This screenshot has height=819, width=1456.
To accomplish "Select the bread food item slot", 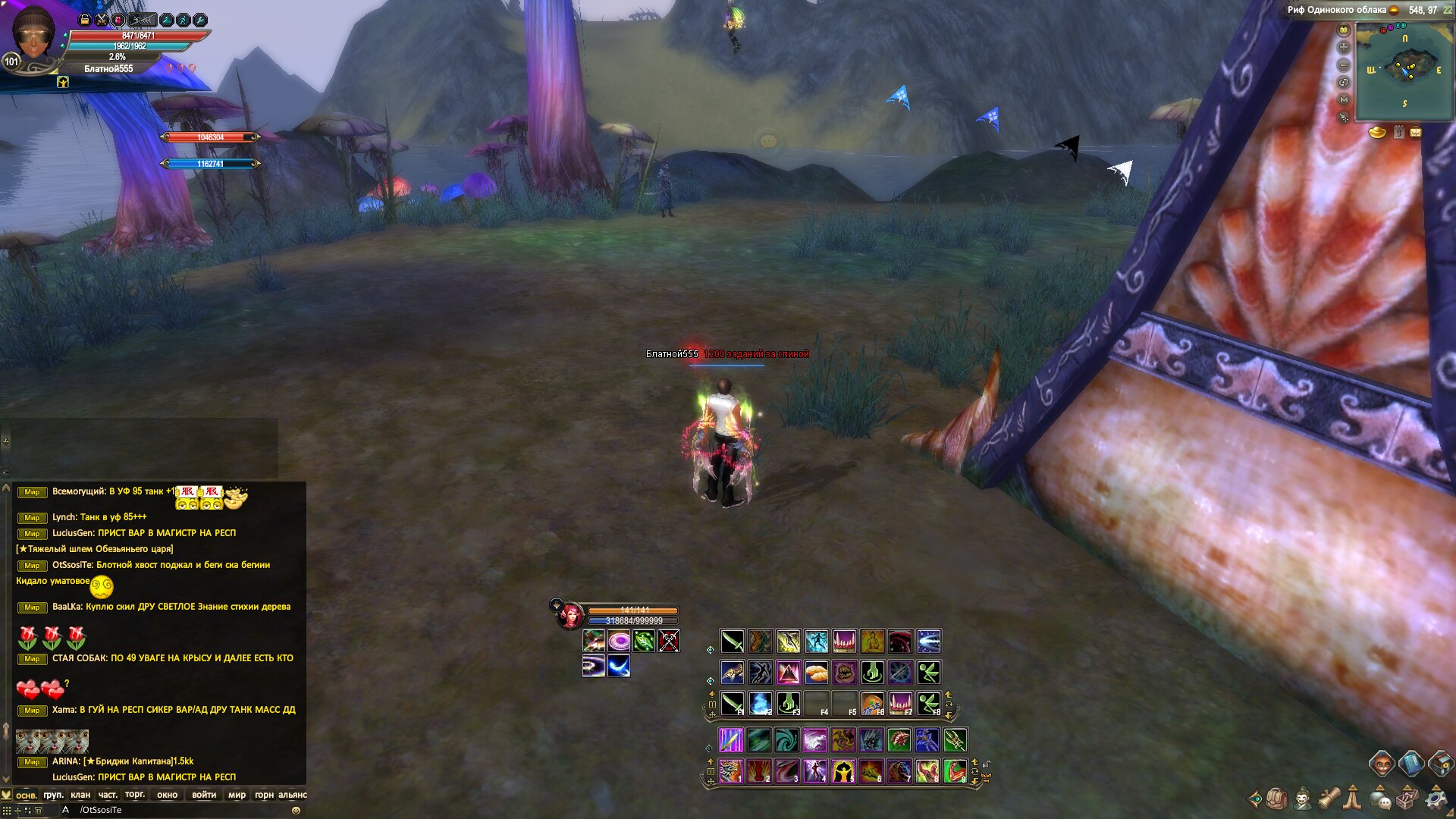I will click(x=816, y=672).
